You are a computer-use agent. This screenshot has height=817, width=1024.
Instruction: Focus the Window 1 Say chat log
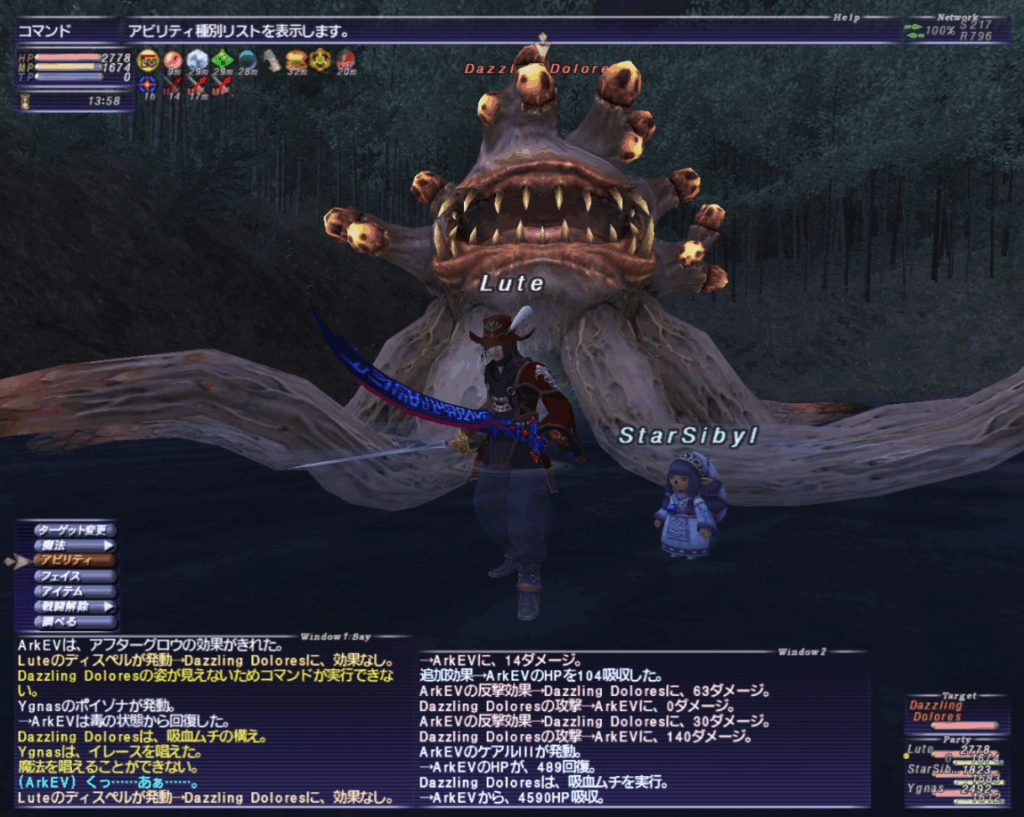pyautogui.click(x=212, y=718)
